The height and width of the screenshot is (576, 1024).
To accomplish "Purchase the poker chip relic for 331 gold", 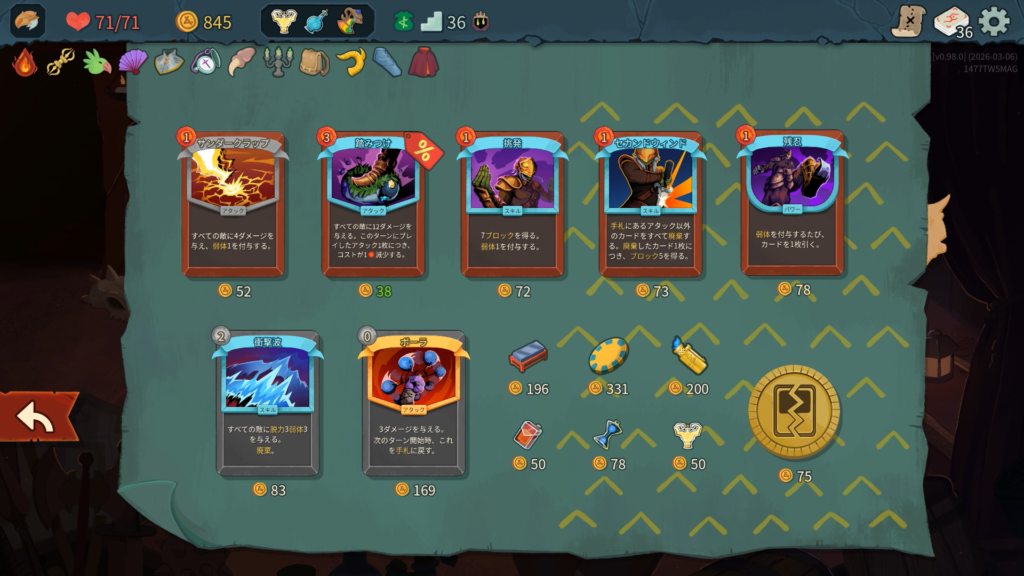I will pyautogui.click(x=608, y=356).
